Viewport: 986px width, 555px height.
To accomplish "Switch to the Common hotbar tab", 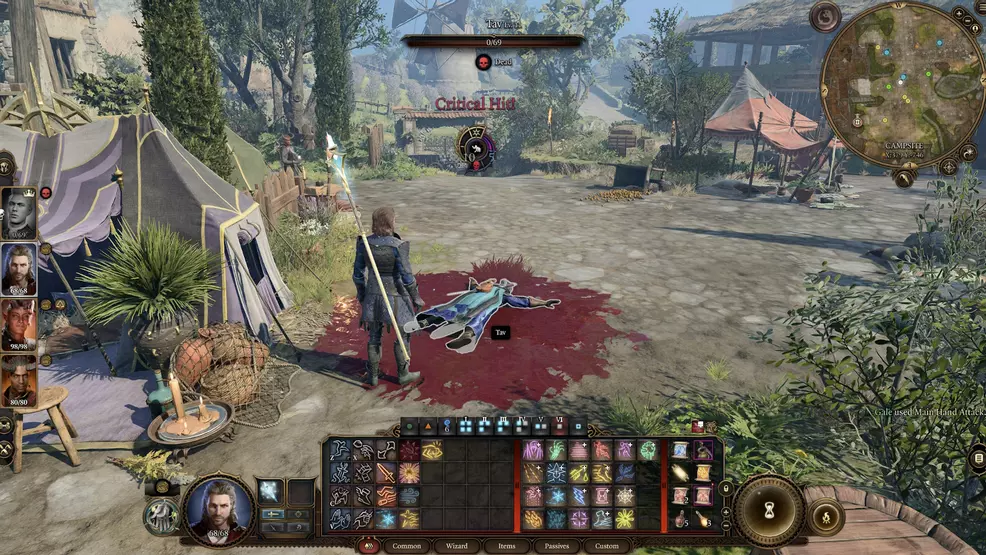I will (x=407, y=546).
